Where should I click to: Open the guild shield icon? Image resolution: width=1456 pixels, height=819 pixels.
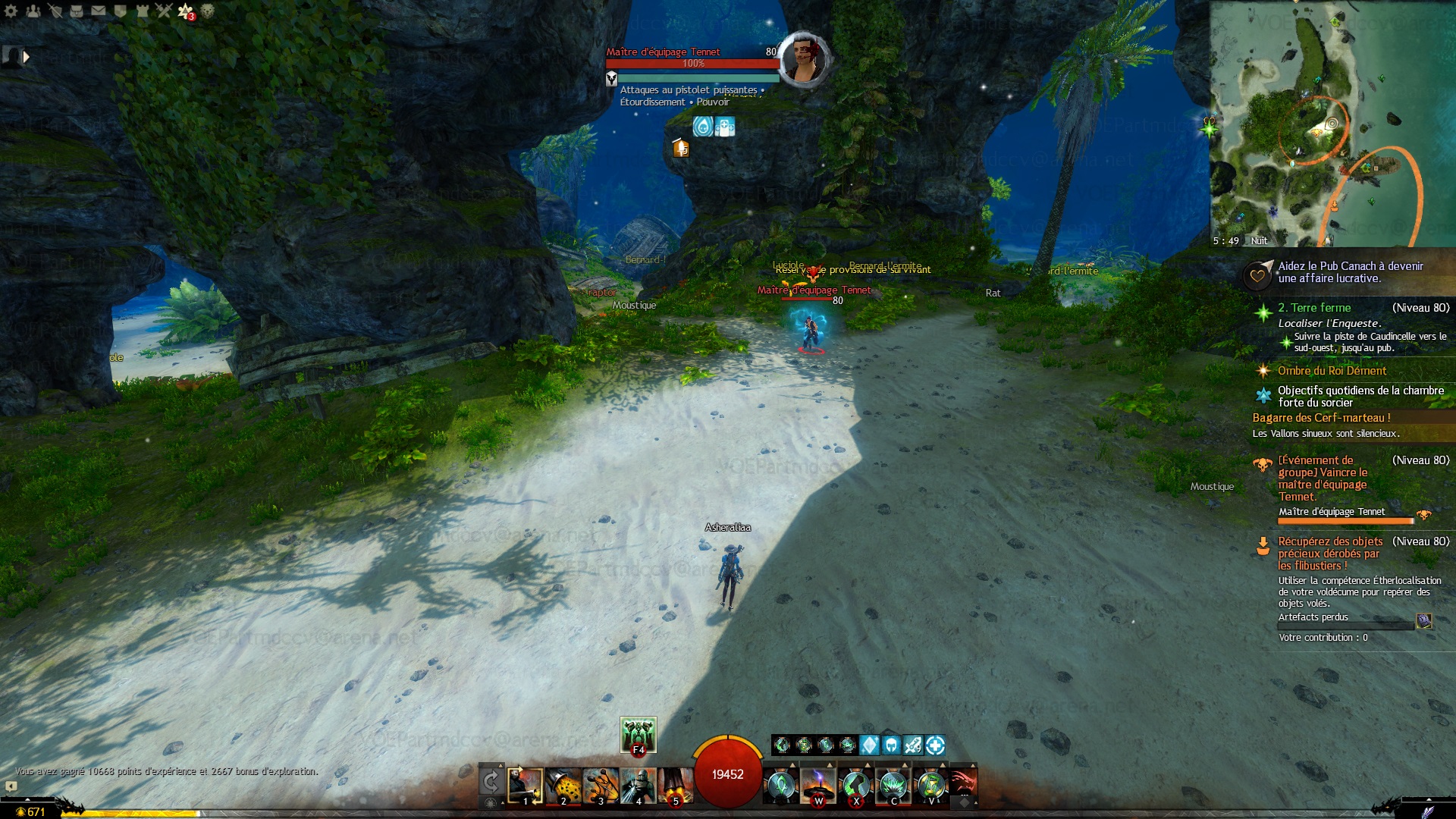tap(121, 11)
